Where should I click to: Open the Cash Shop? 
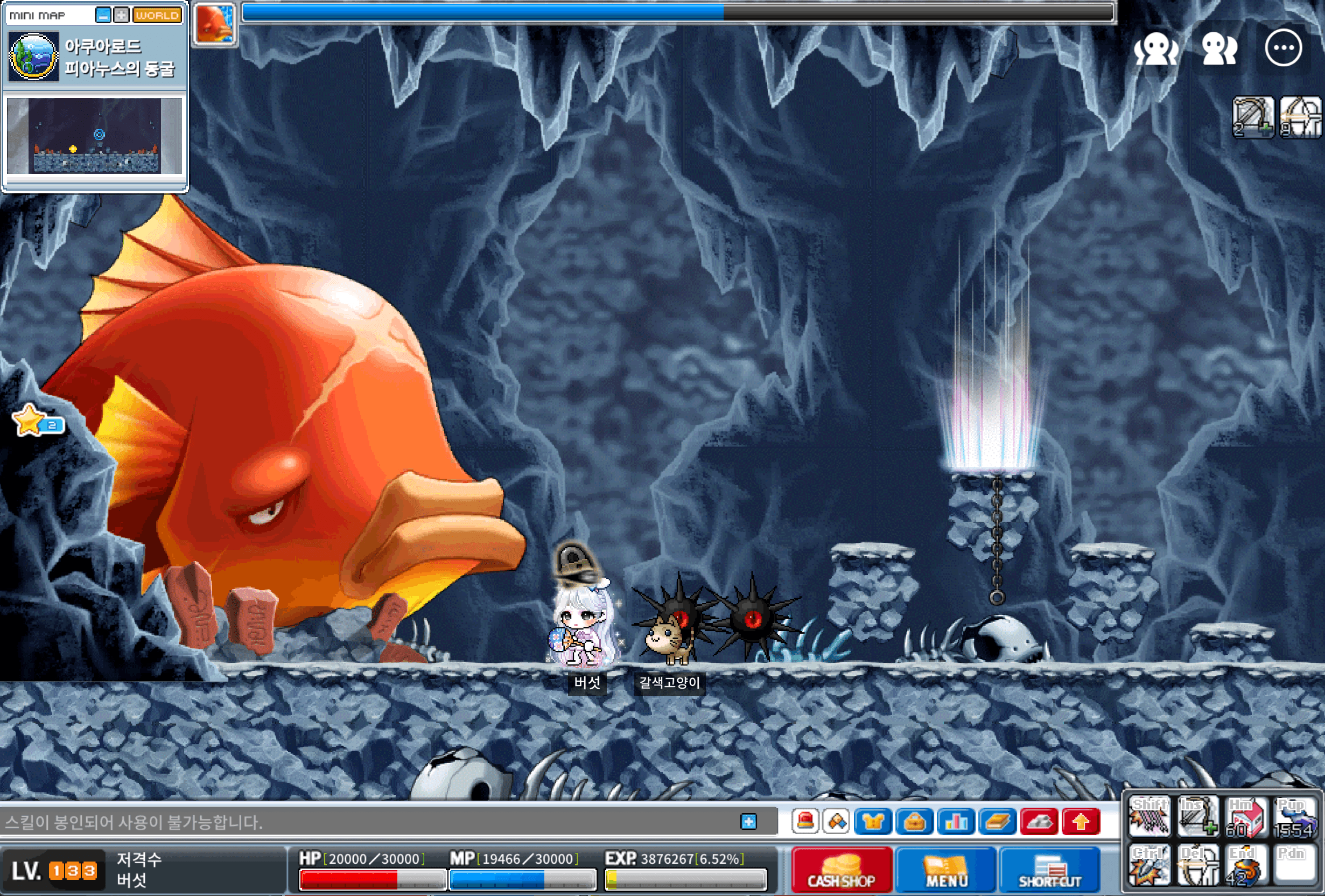[x=841, y=870]
